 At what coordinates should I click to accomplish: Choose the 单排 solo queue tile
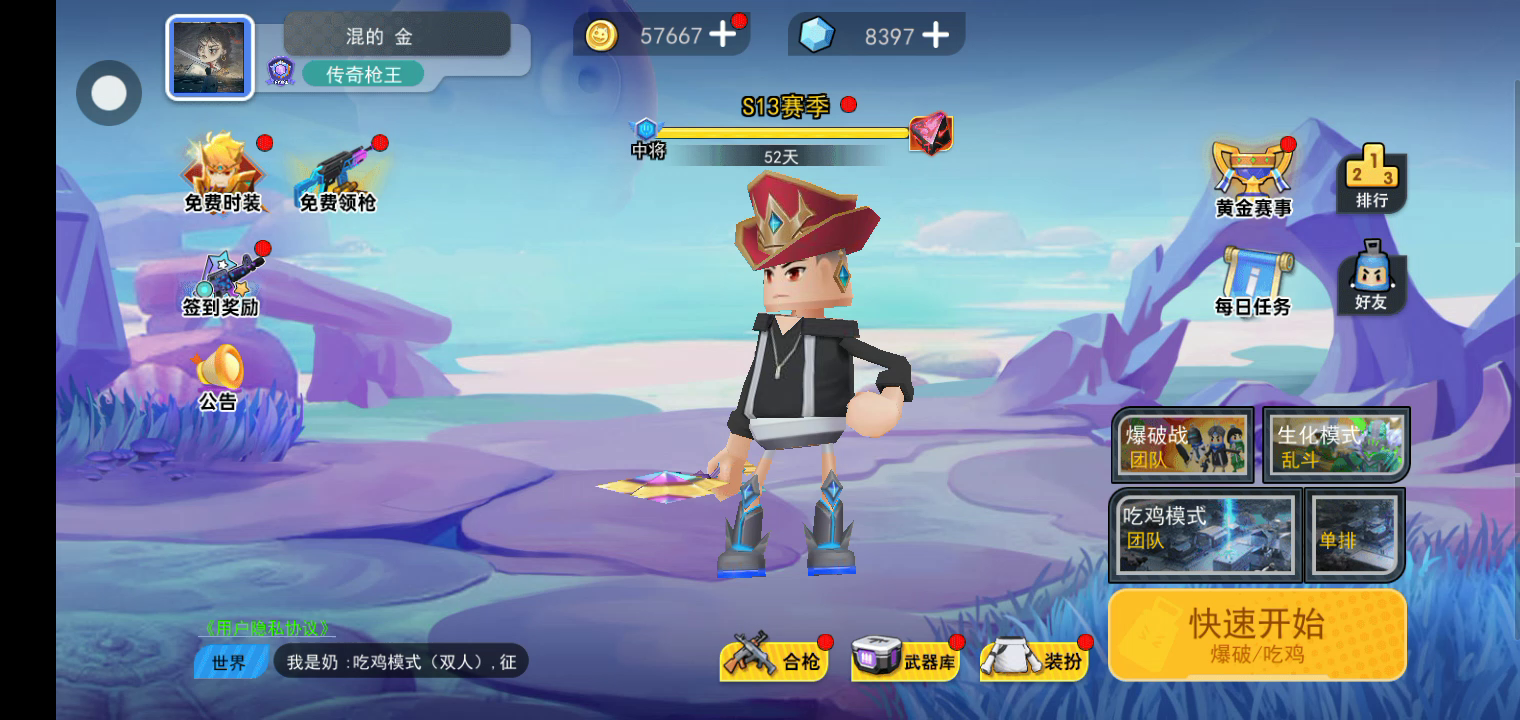pyautogui.click(x=1355, y=535)
